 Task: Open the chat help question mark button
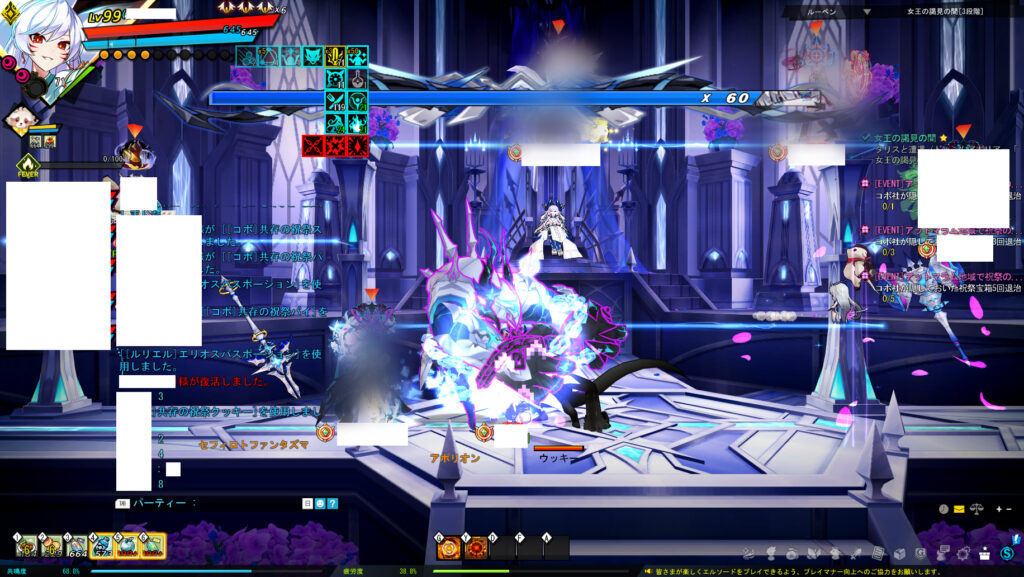point(332,504)
